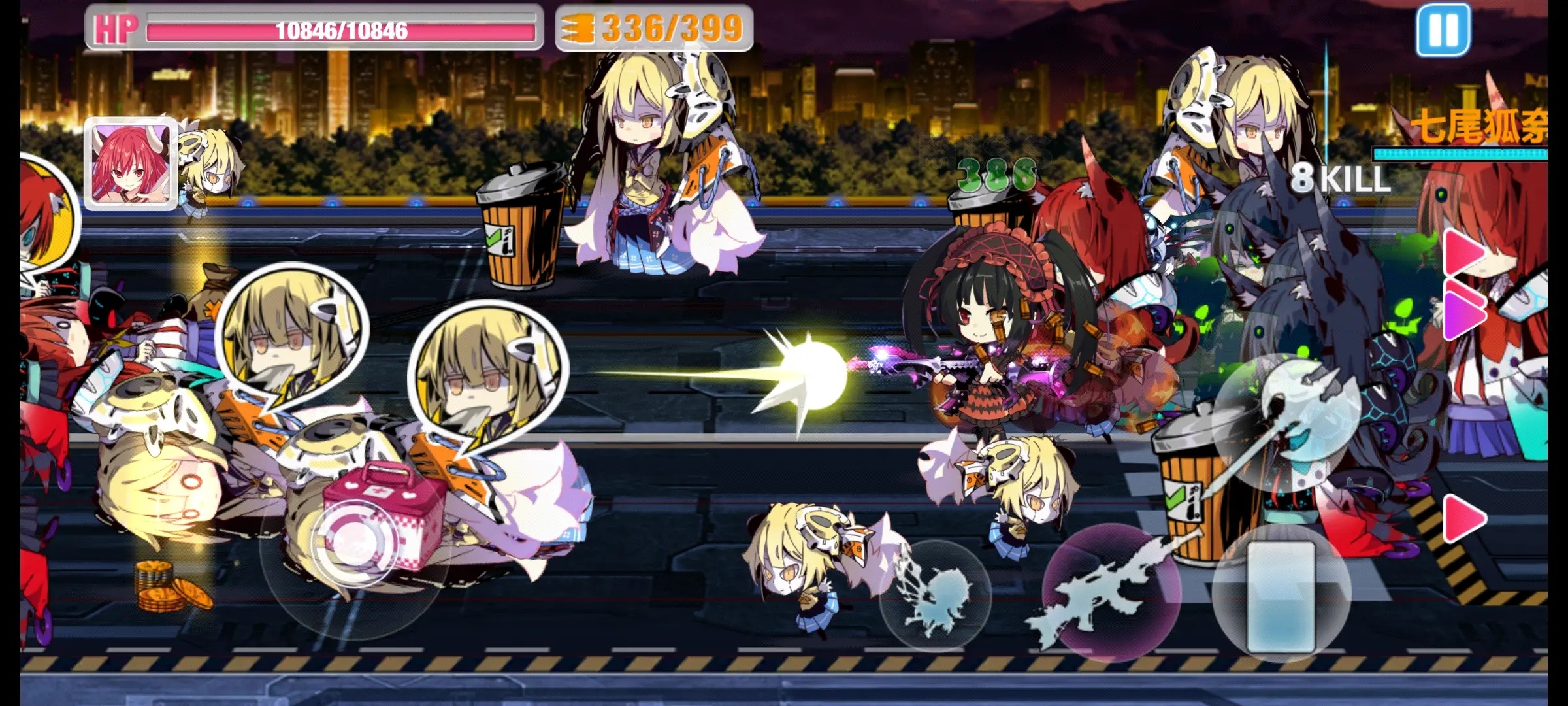Screen dimensions: 1568x706
Task: Tap the red-haired character portrait
Action: click(x=131, y=163)
